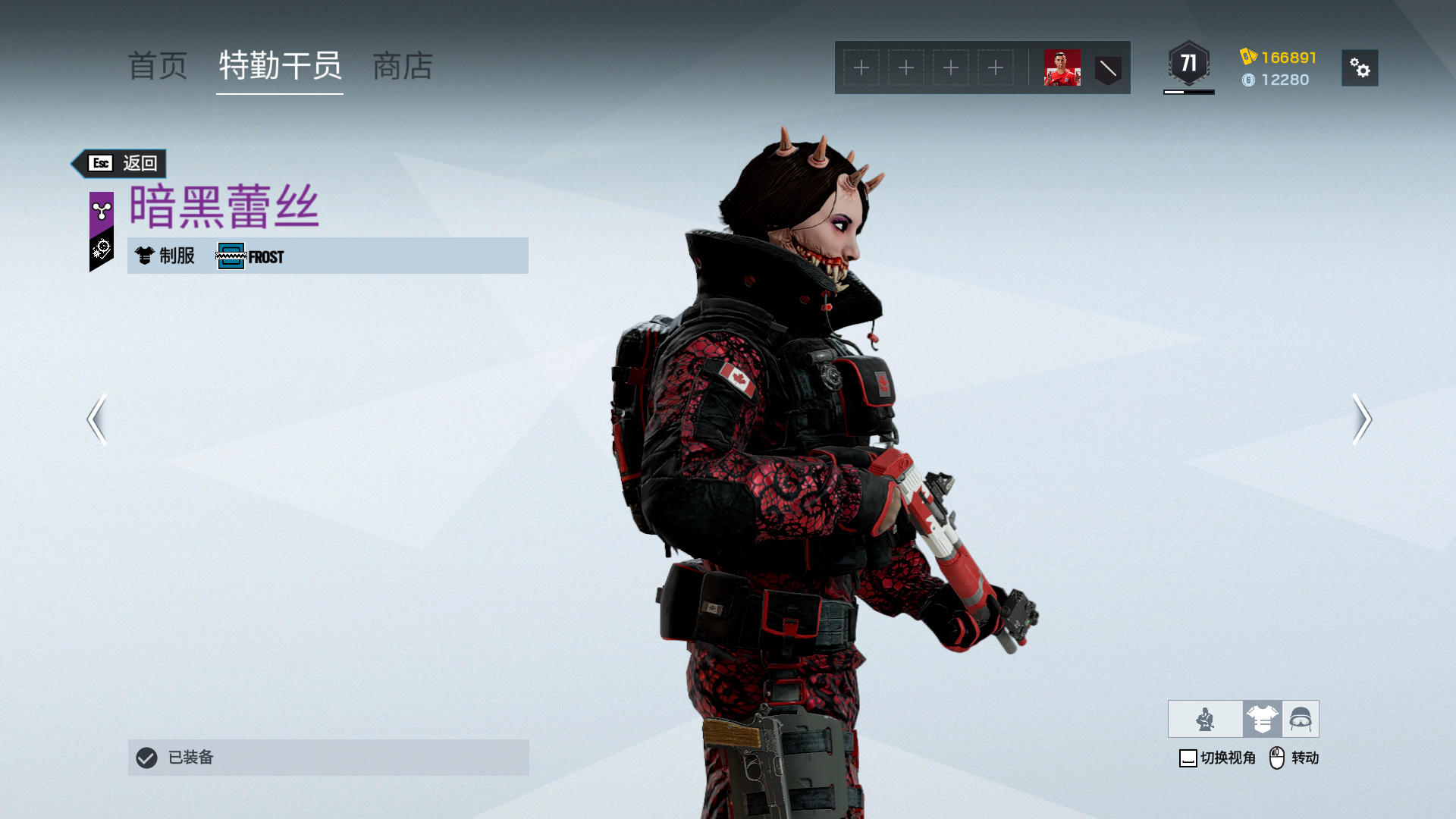Choose the headgear helmet view icon
Screen dimensions: 1456x819
1301,719
